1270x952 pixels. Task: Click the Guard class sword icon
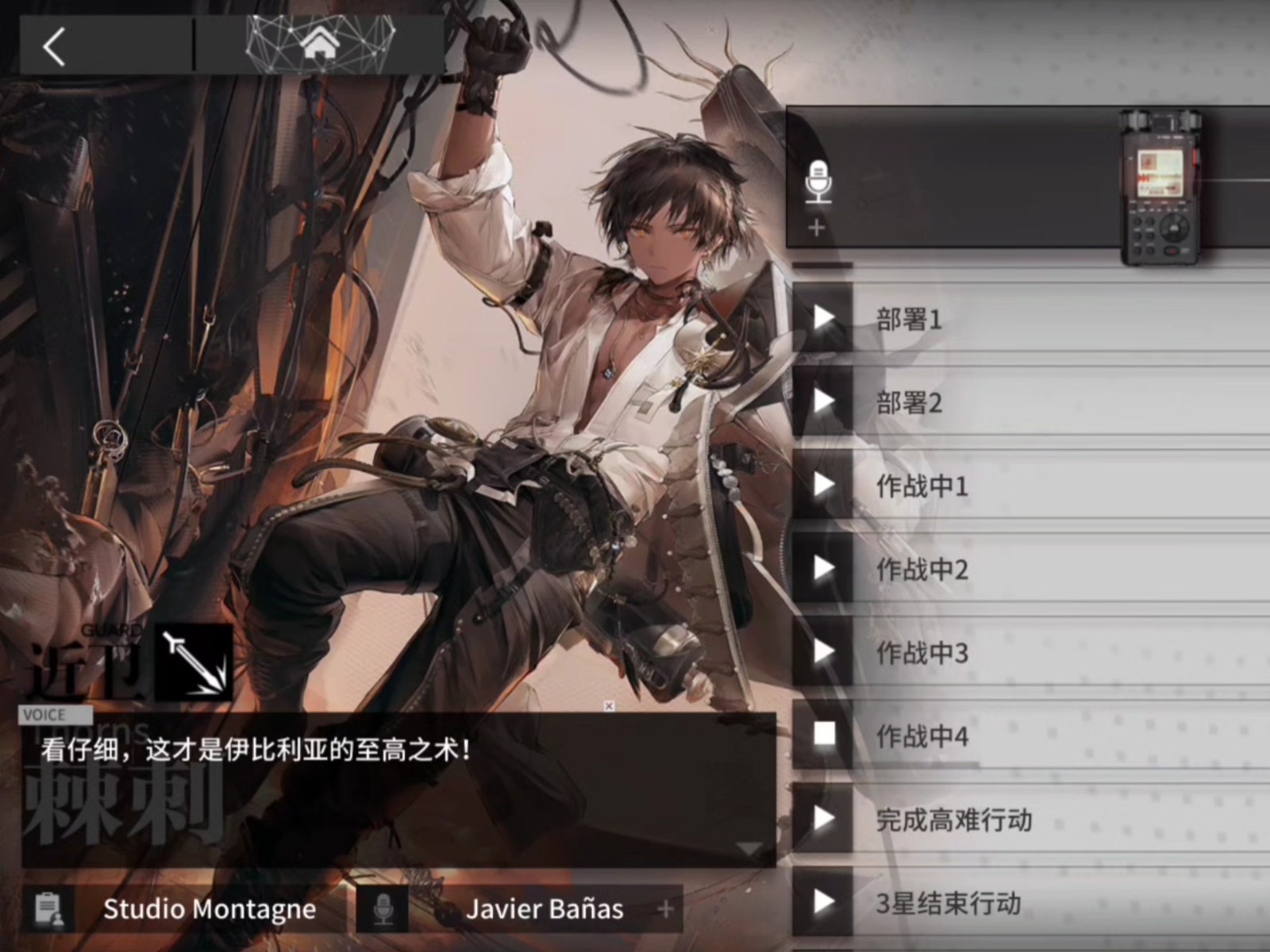pyautogui.click(x=193, y=662)
